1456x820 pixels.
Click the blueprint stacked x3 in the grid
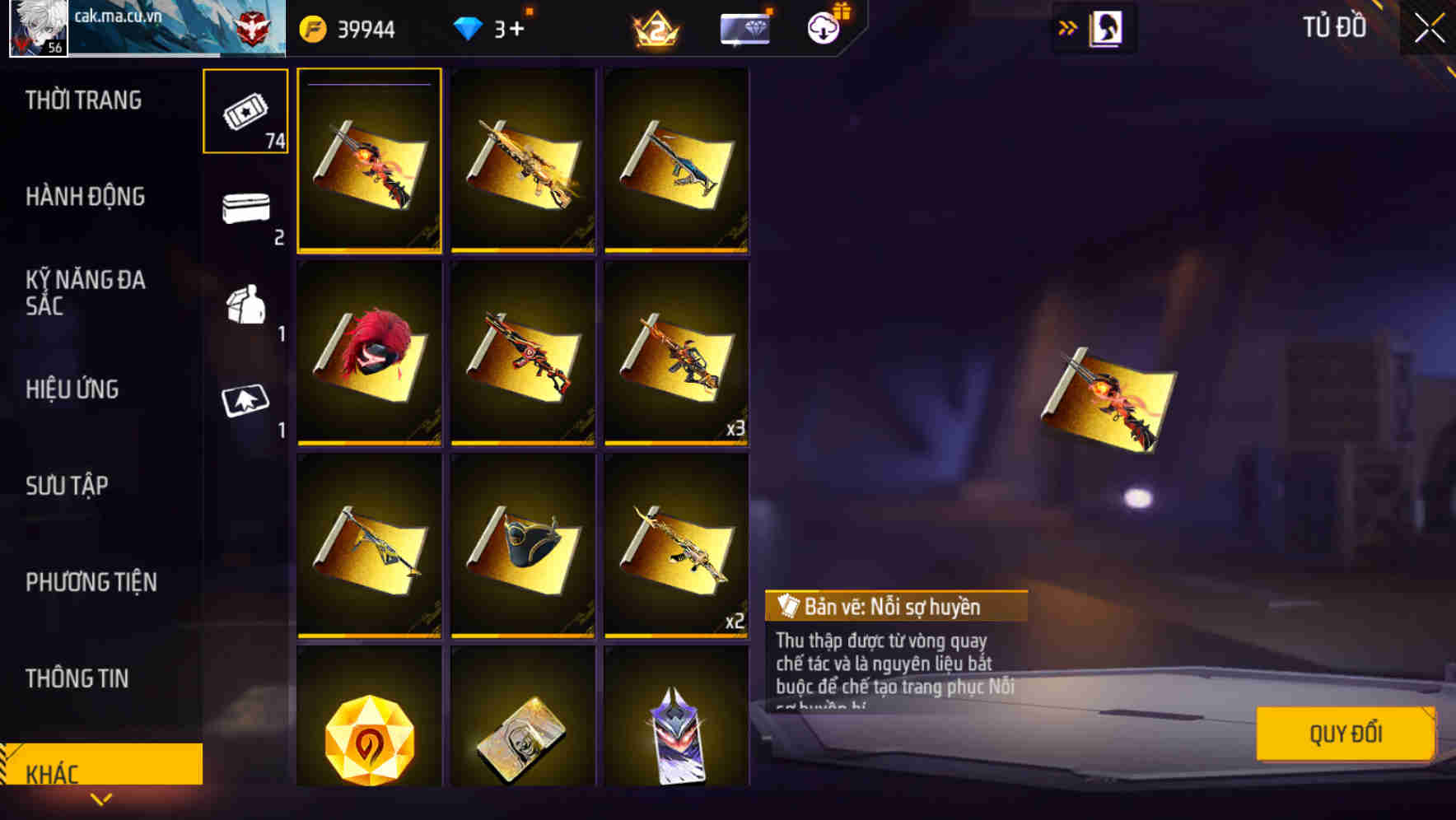point(677,352)
